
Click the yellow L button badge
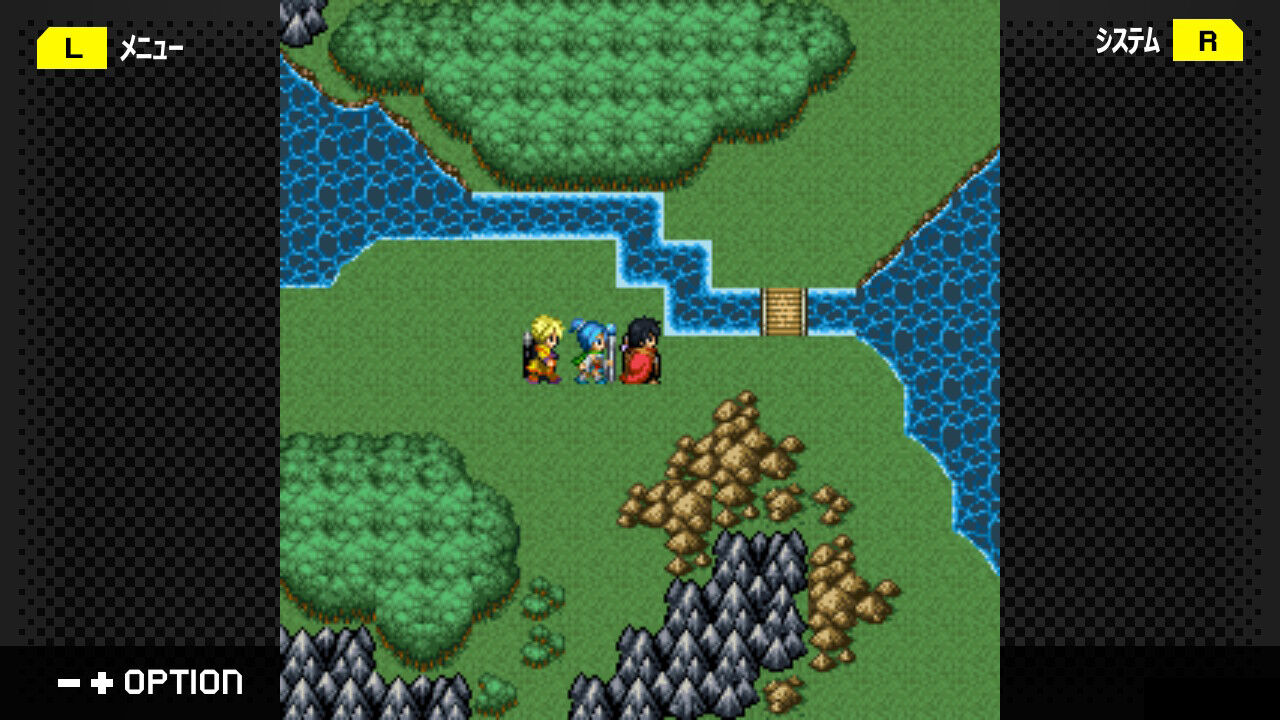(x=70, y=46)
